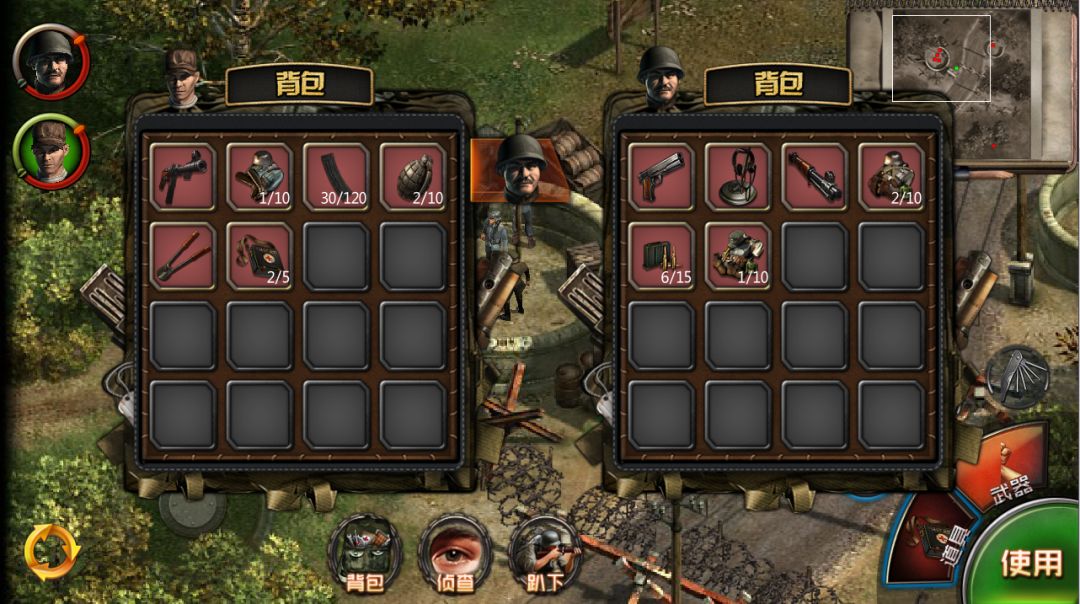Choose the rifle bullets showing 6/15

(661, 255)
